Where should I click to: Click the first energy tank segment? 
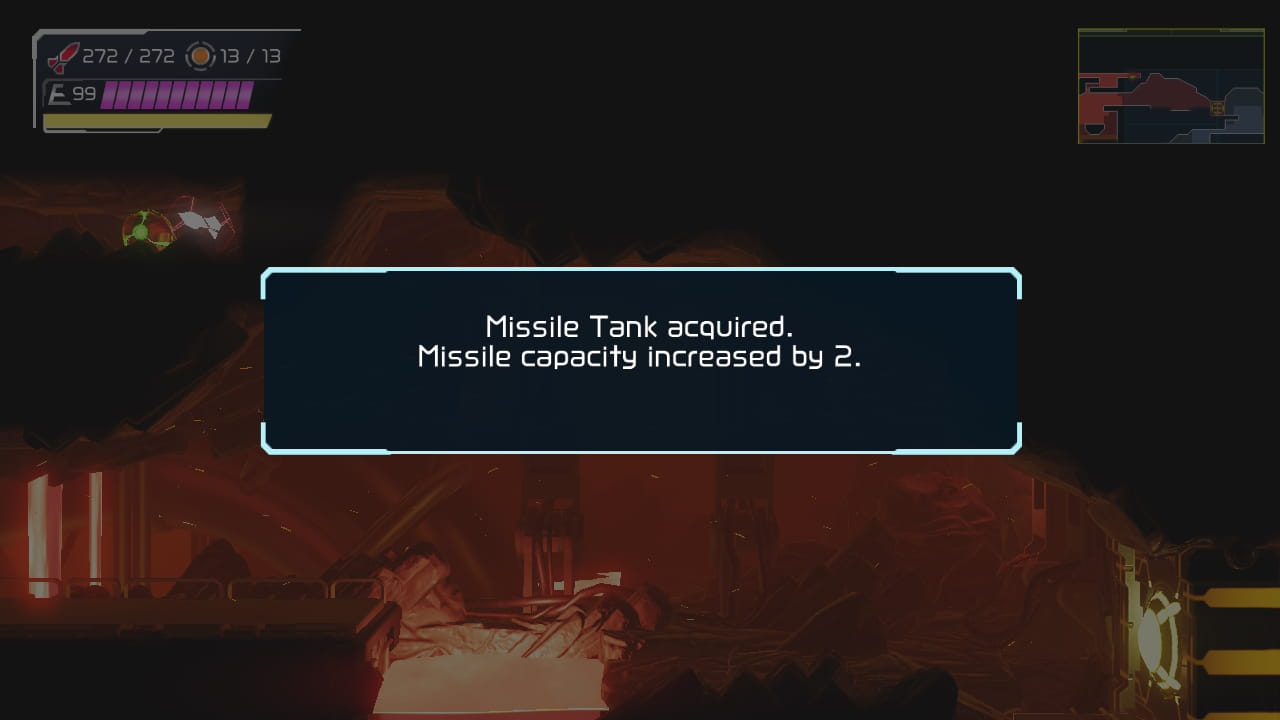click(x=109, y=95)
